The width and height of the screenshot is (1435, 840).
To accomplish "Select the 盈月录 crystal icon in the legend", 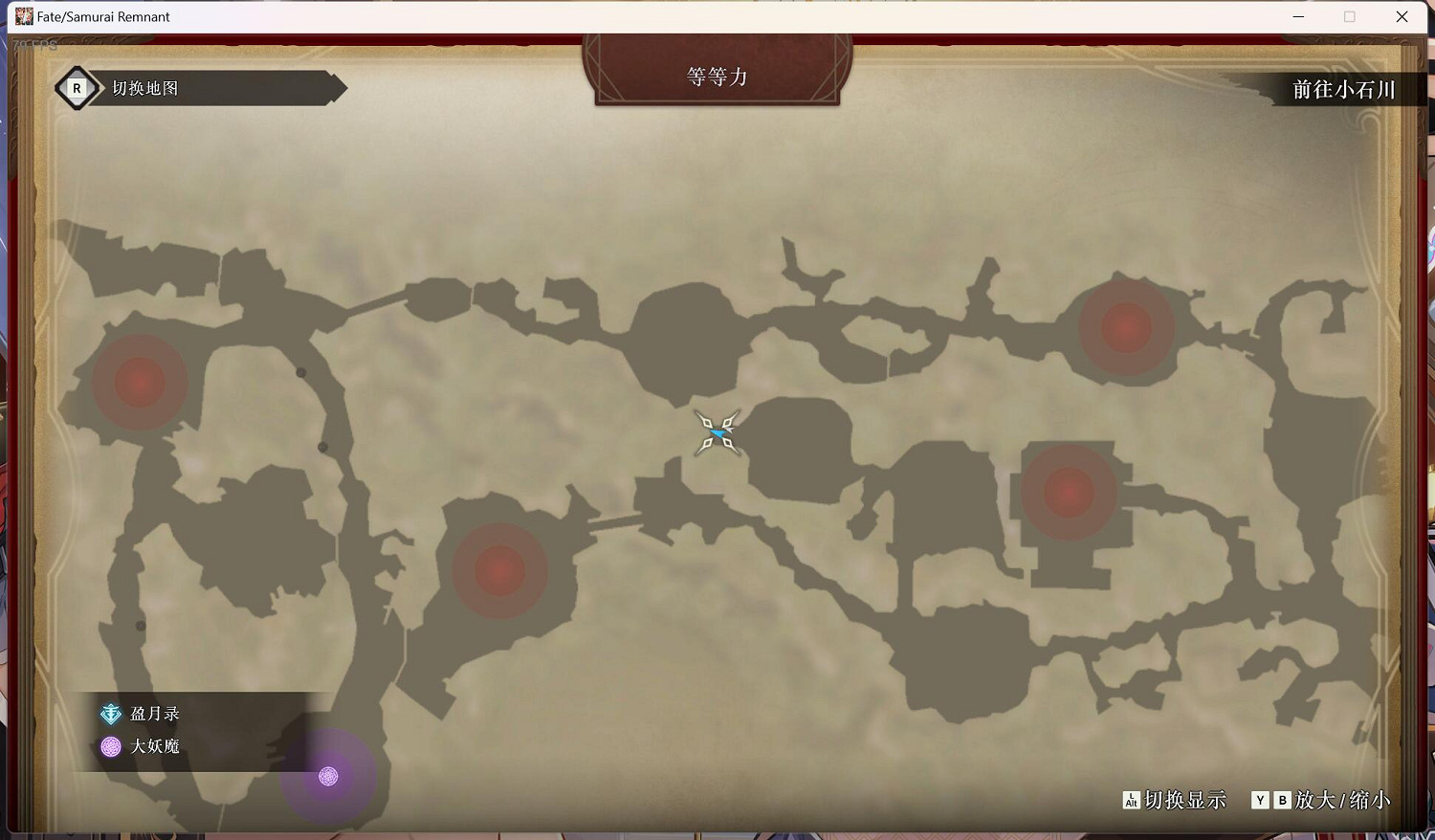I will 110,713.
